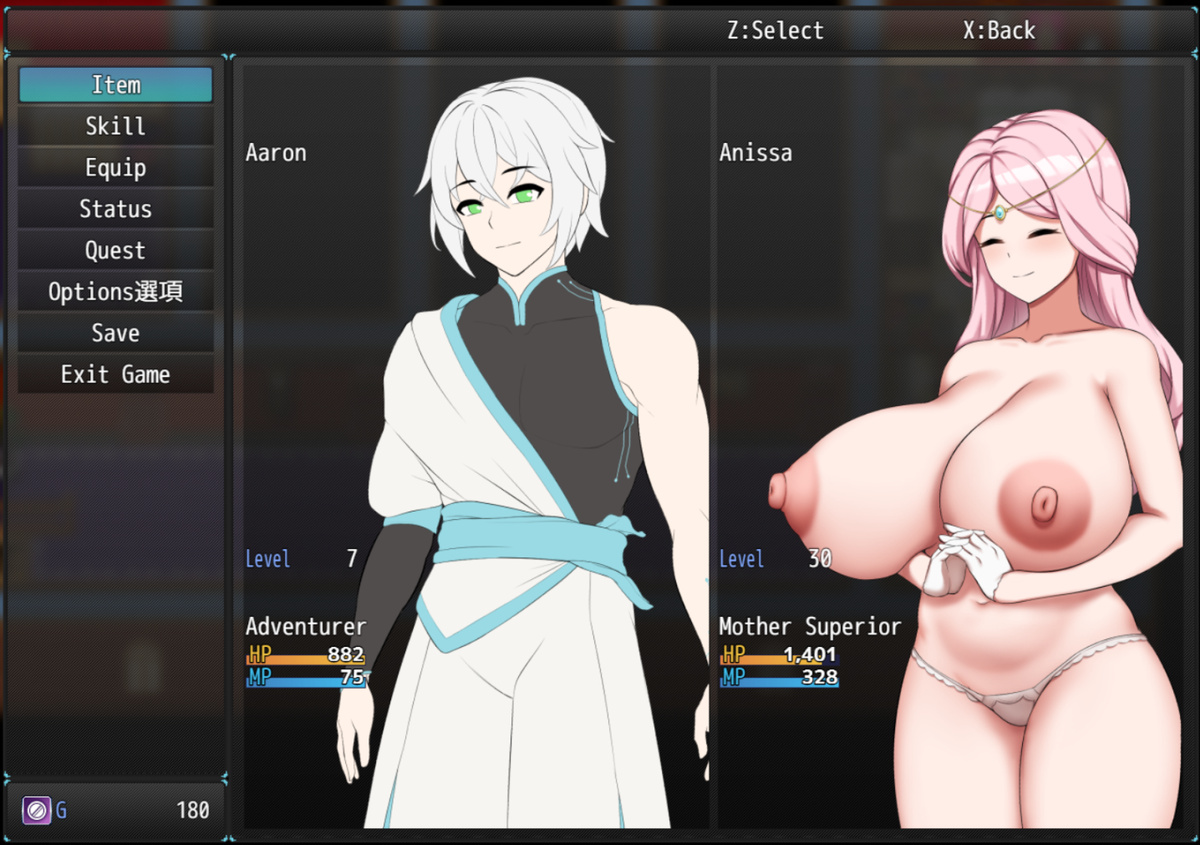The image size is (1200, 845).
Task: Click the Save command
Action: click(116, 333)
